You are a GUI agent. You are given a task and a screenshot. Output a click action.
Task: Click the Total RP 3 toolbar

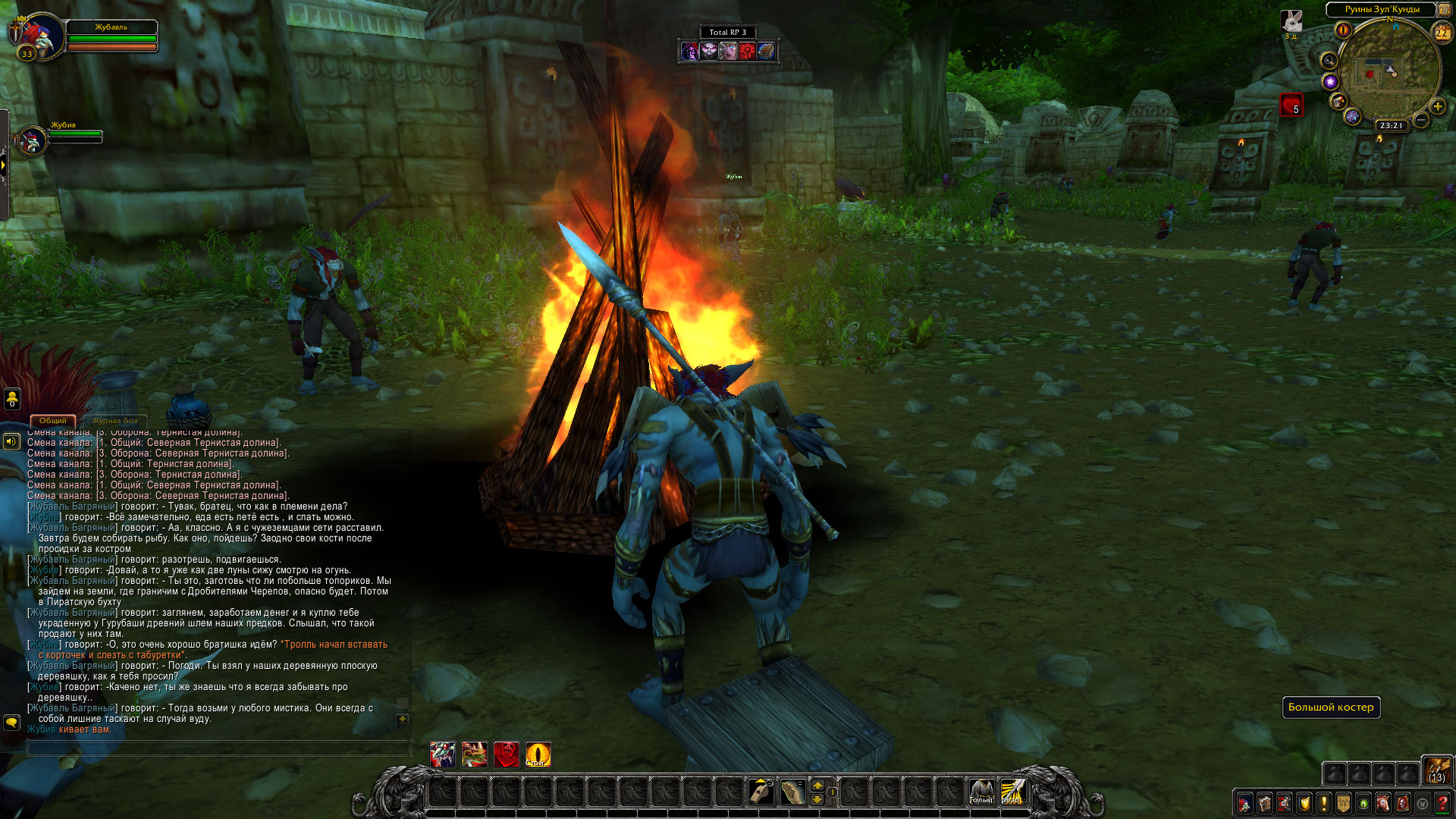(x=728, y=32)
